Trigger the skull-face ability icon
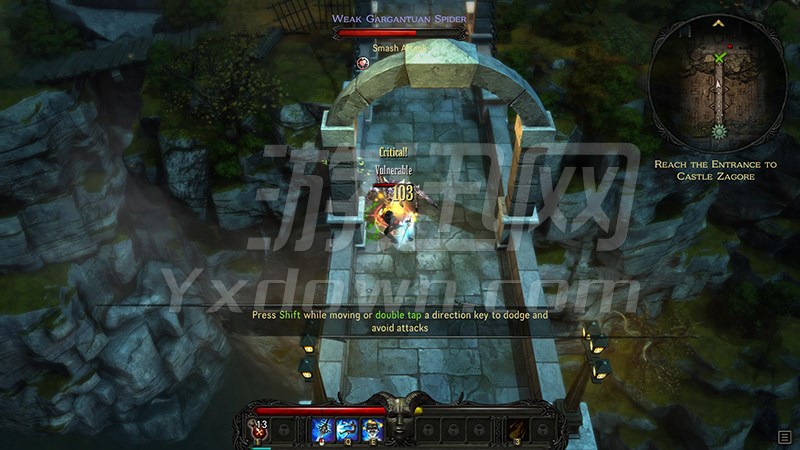Viewport: 800px width, 450px height. tap(371, 430)
